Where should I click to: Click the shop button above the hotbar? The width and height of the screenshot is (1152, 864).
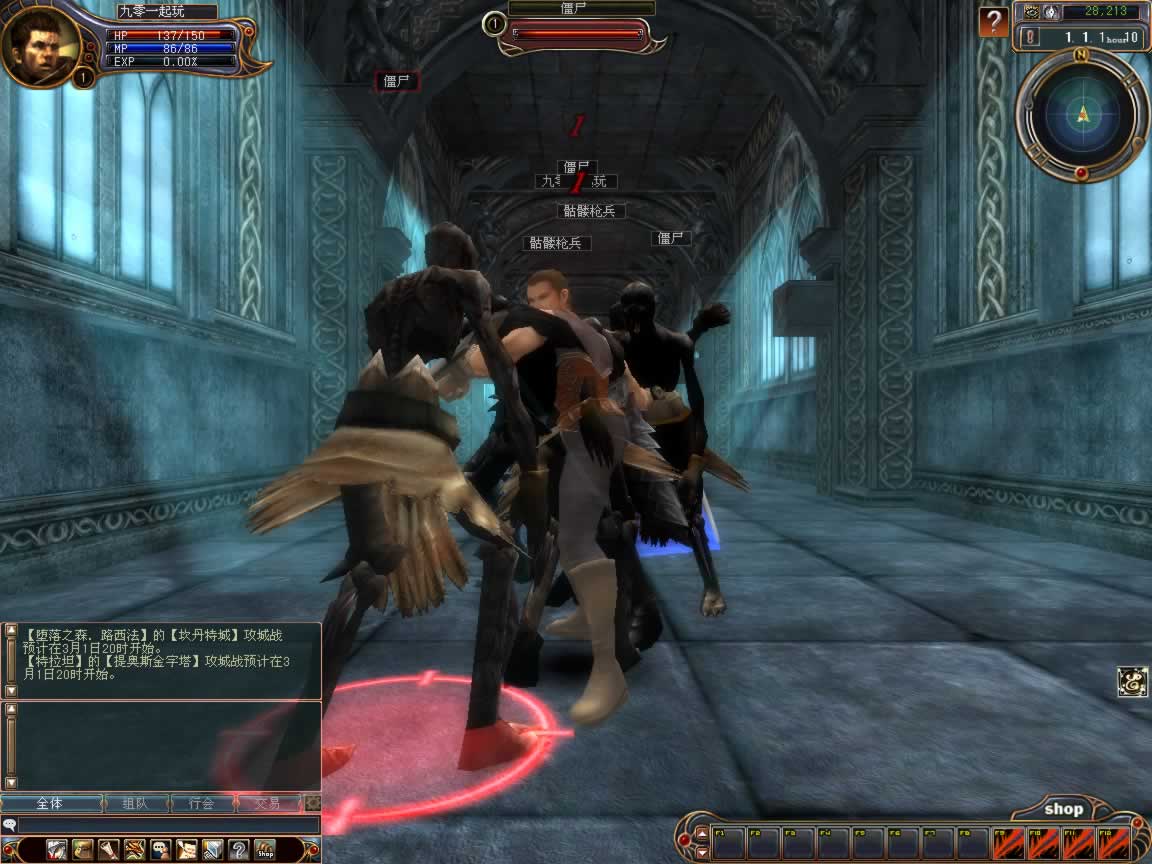coord(1063,809)
